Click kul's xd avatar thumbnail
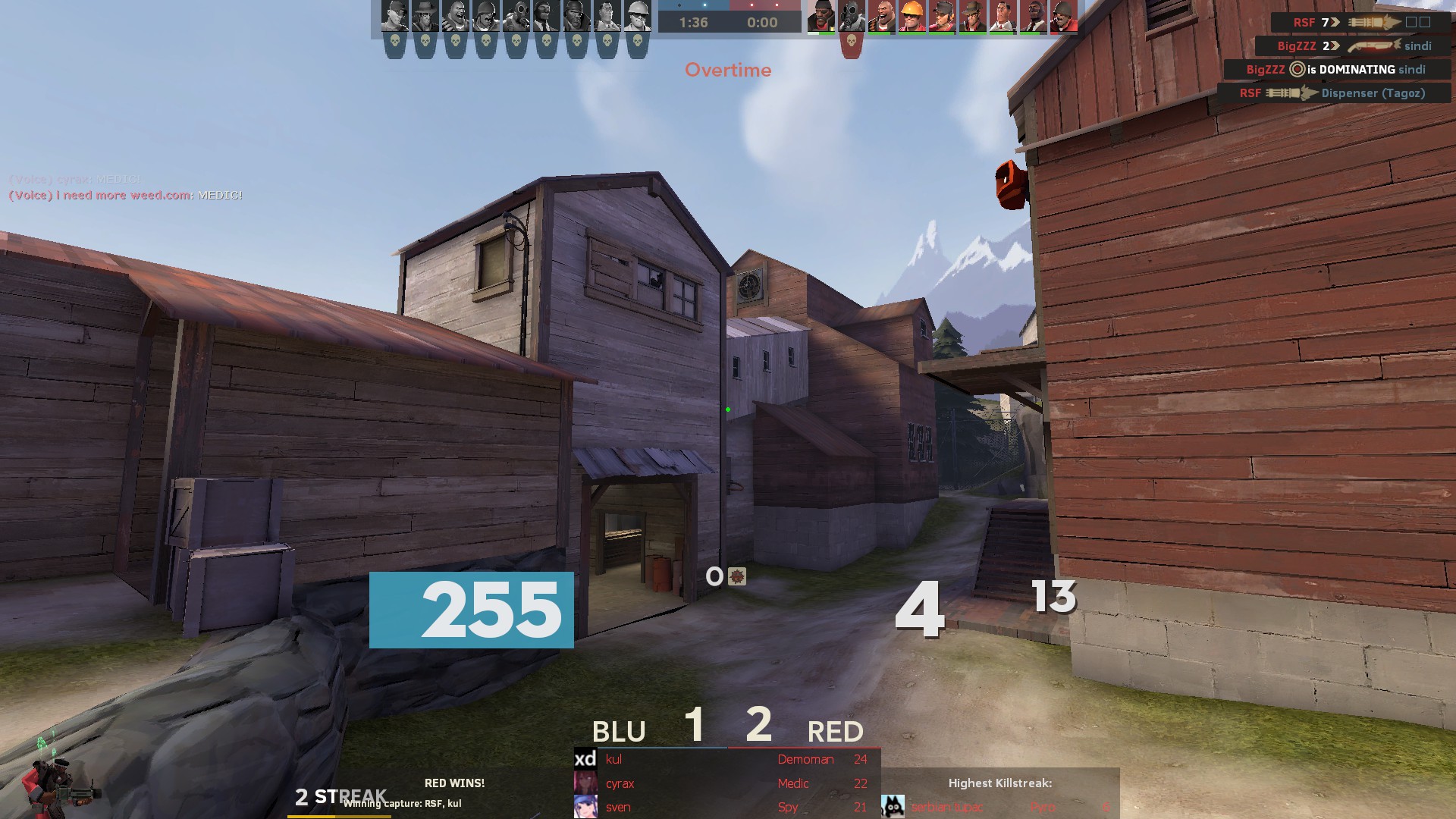 585,758
